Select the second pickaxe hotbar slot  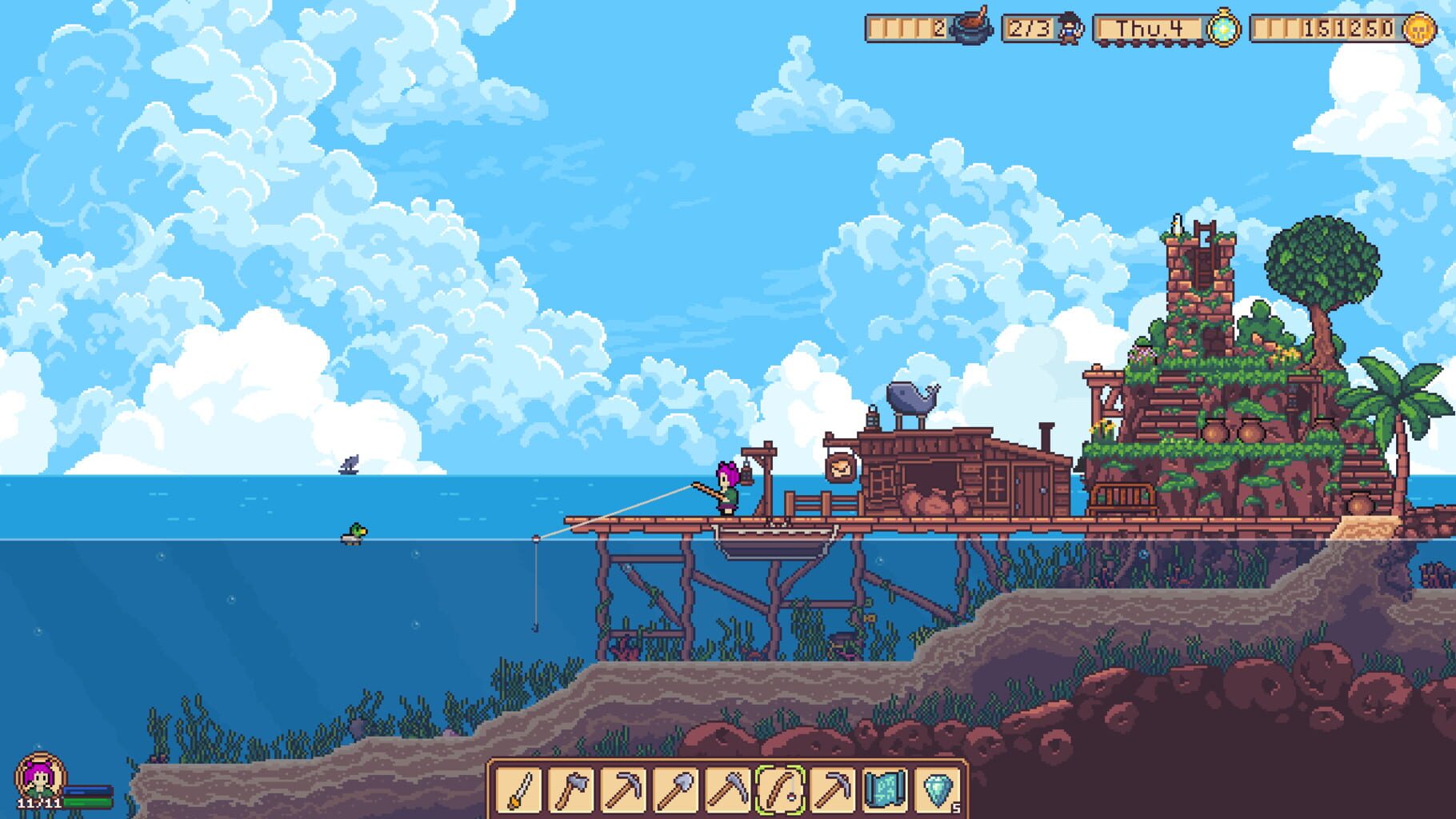point(830,792)
